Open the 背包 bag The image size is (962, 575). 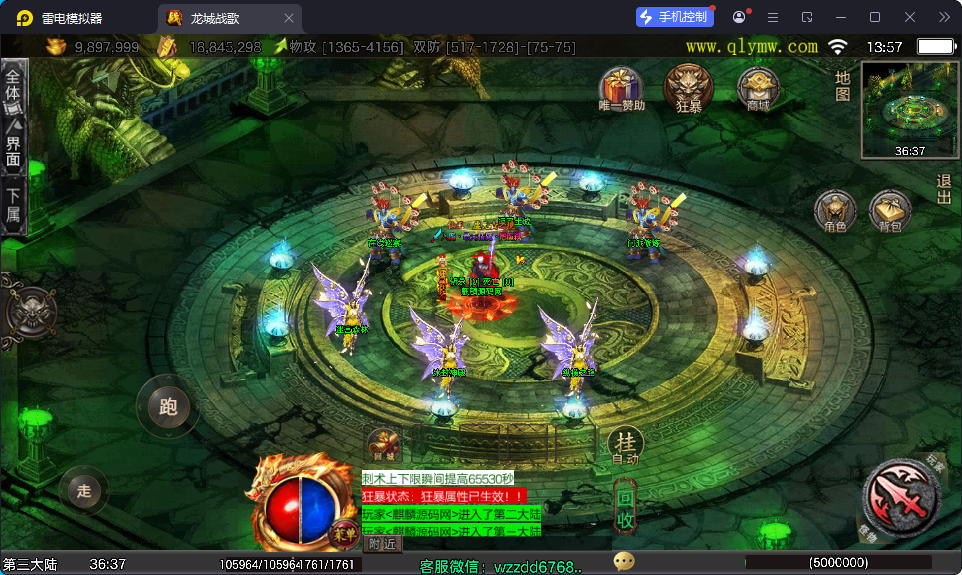(x=889, y=211)
